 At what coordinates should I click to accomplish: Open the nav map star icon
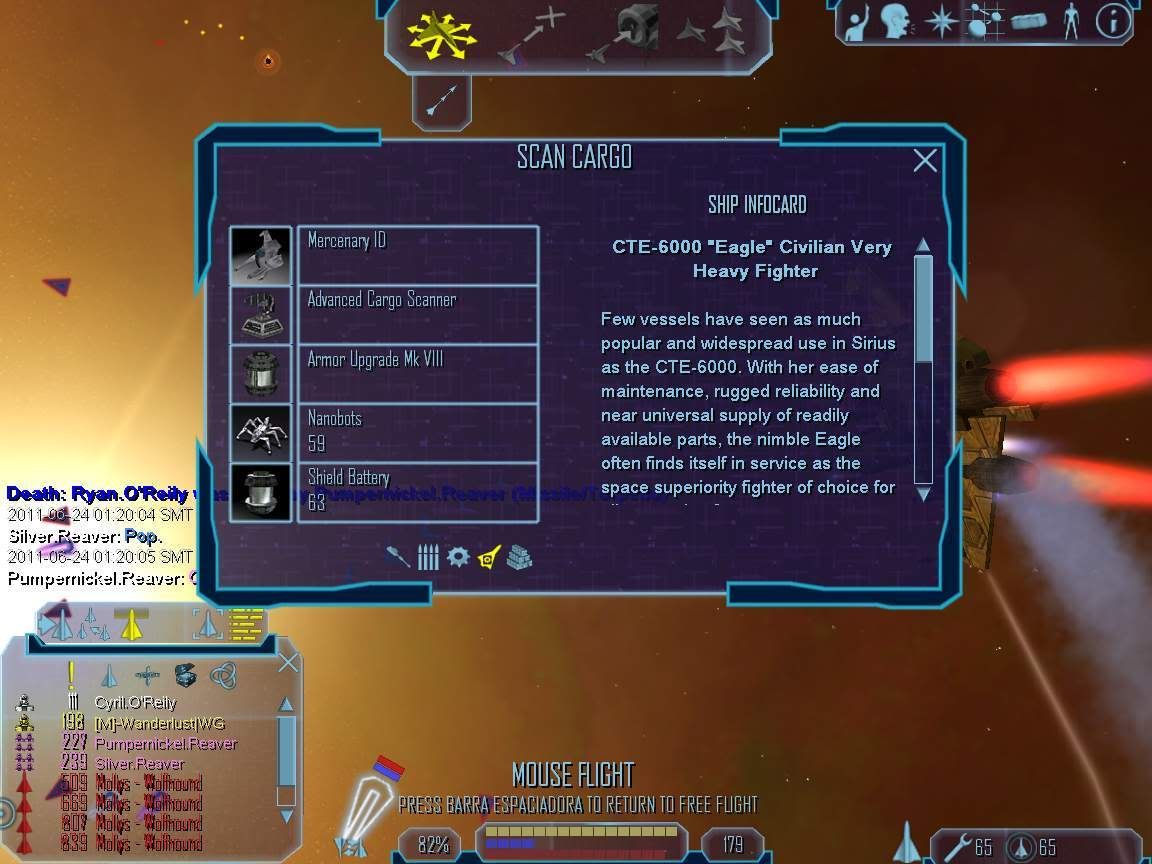tap(941, 22)
